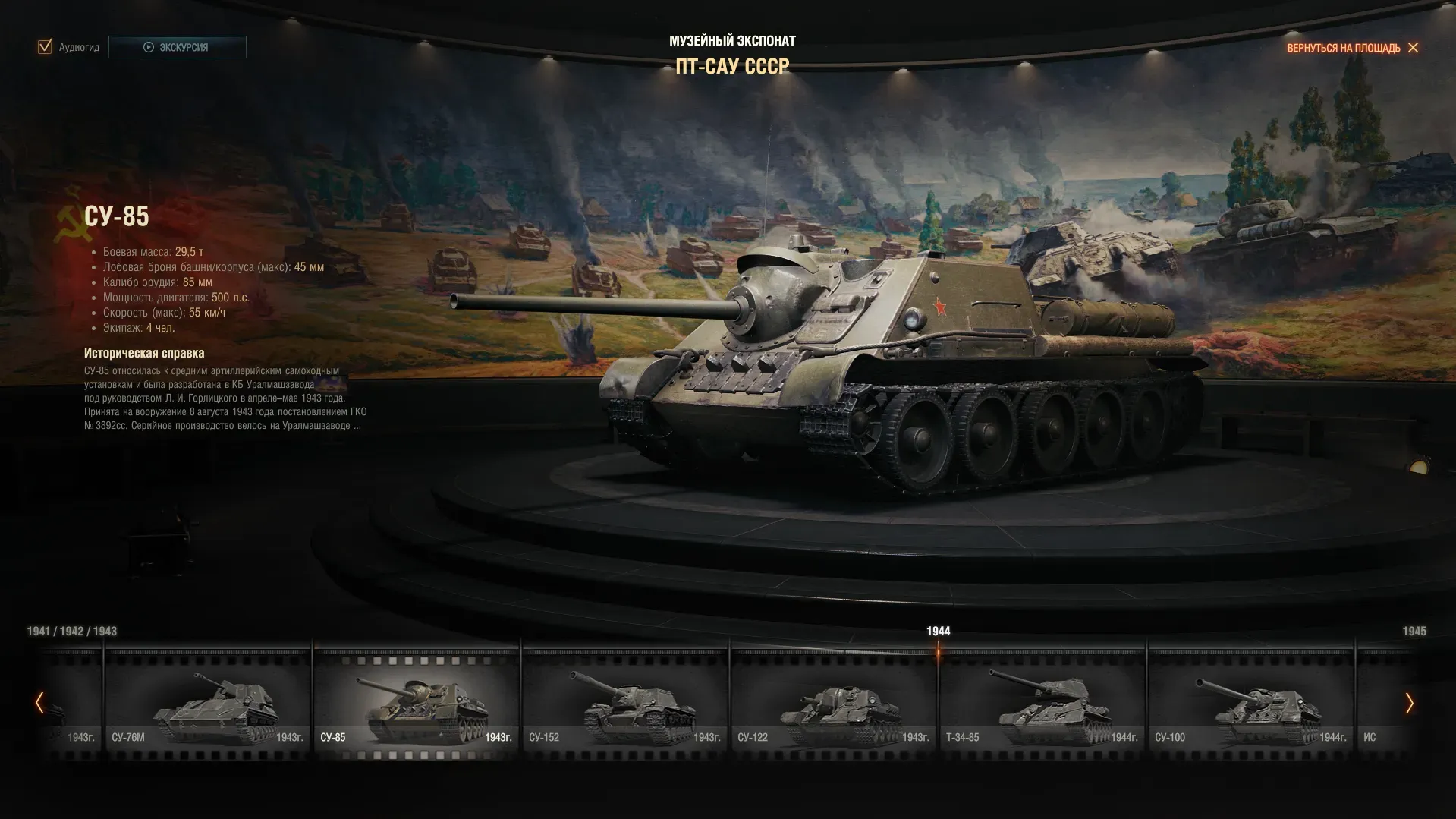Start the Экскурсия tour

177,47
